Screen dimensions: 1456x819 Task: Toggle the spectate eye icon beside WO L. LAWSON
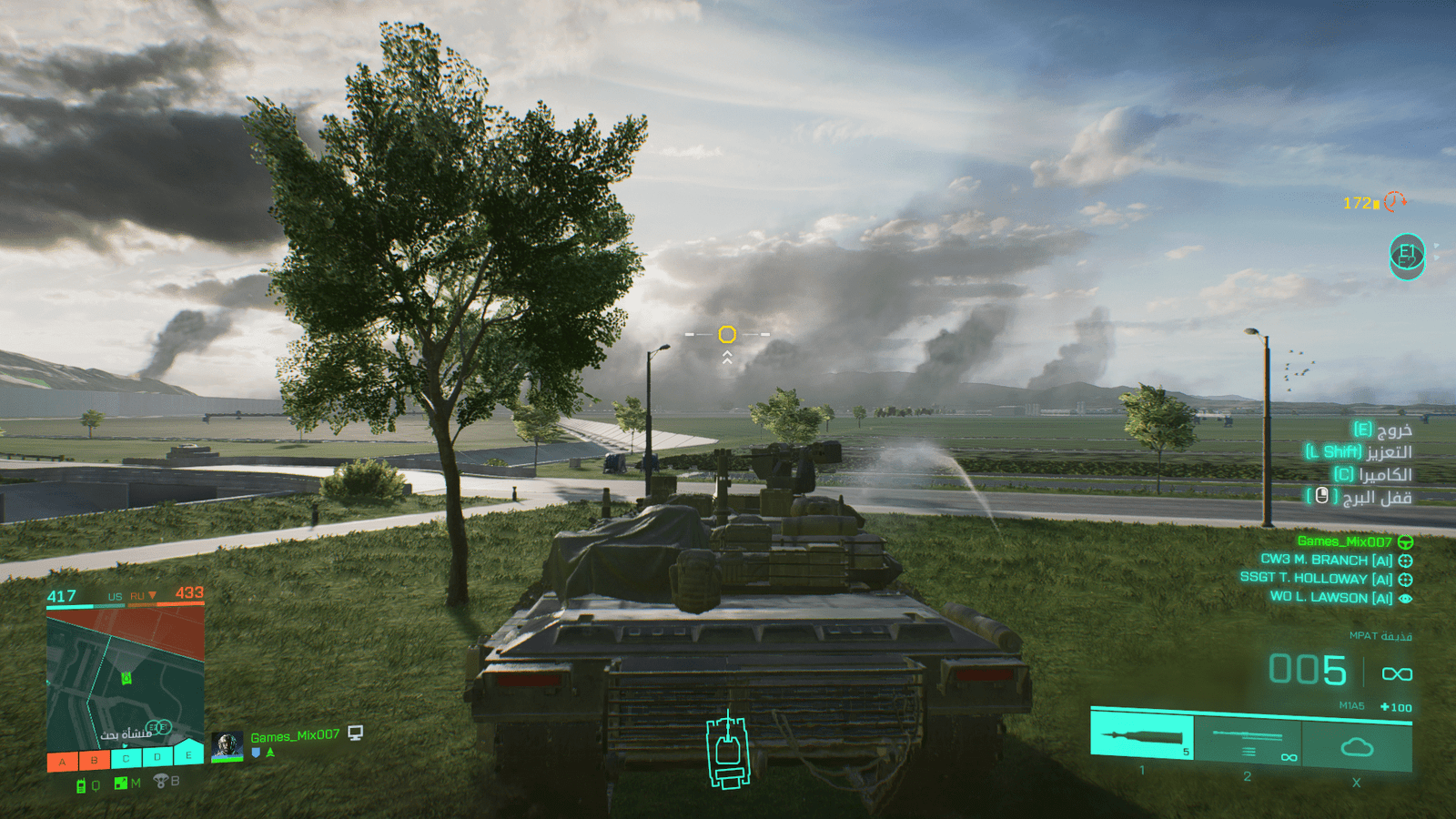pyautogui.click(x=1407, y=599)
